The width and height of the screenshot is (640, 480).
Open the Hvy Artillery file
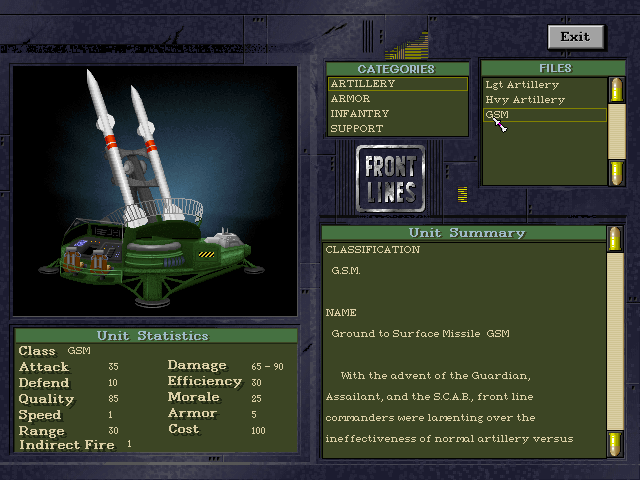pyautogui.click(x=543, y=100)
